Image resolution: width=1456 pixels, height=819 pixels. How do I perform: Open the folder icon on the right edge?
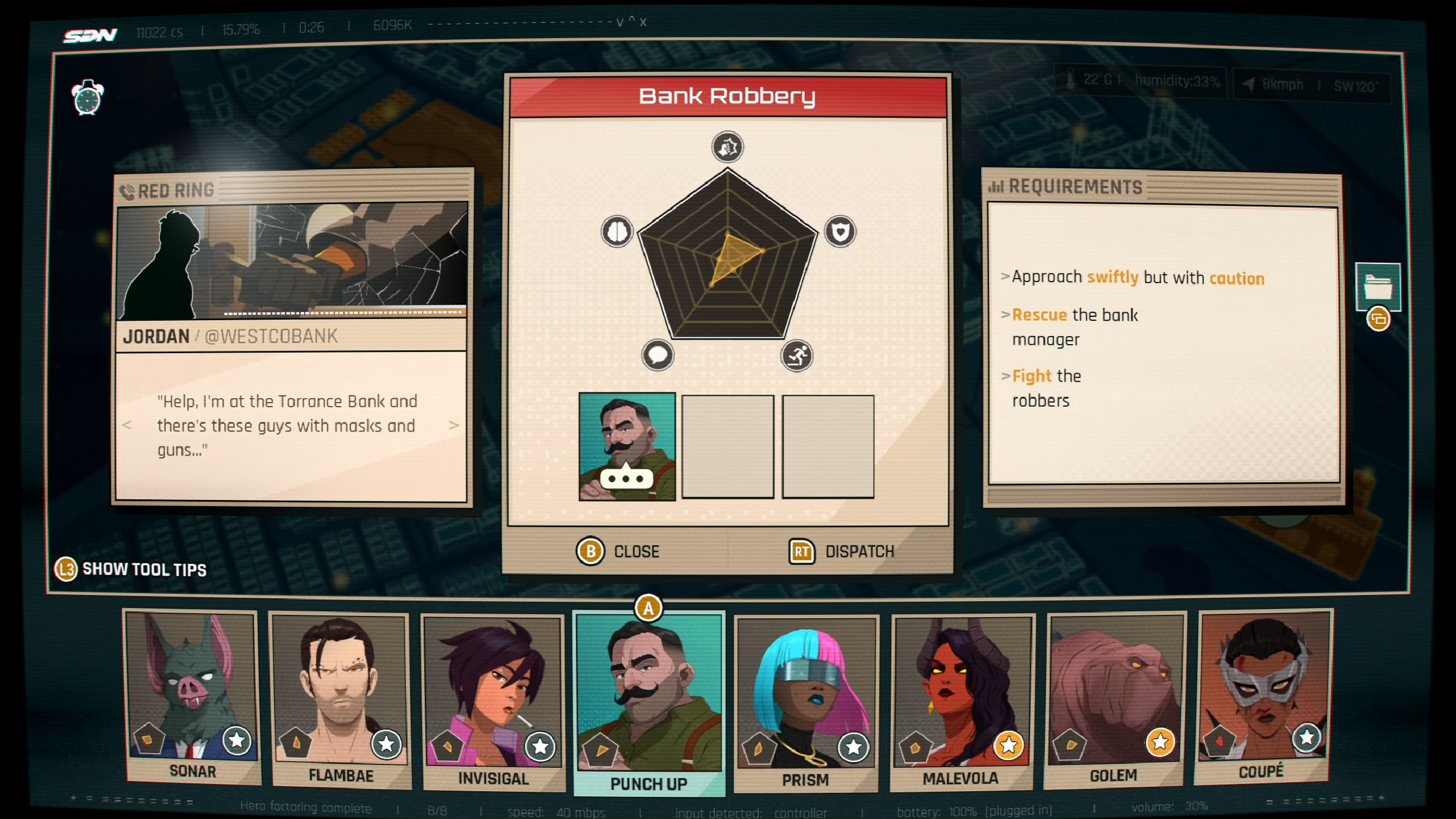(x=1378, y=287)
